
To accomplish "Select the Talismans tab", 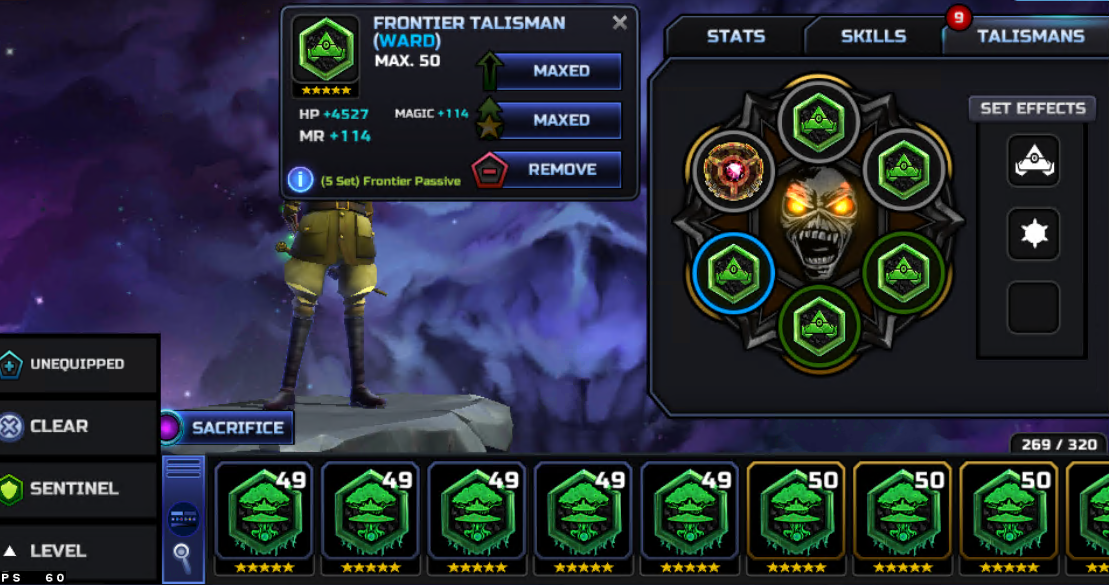I will [x=1030, y=36].
